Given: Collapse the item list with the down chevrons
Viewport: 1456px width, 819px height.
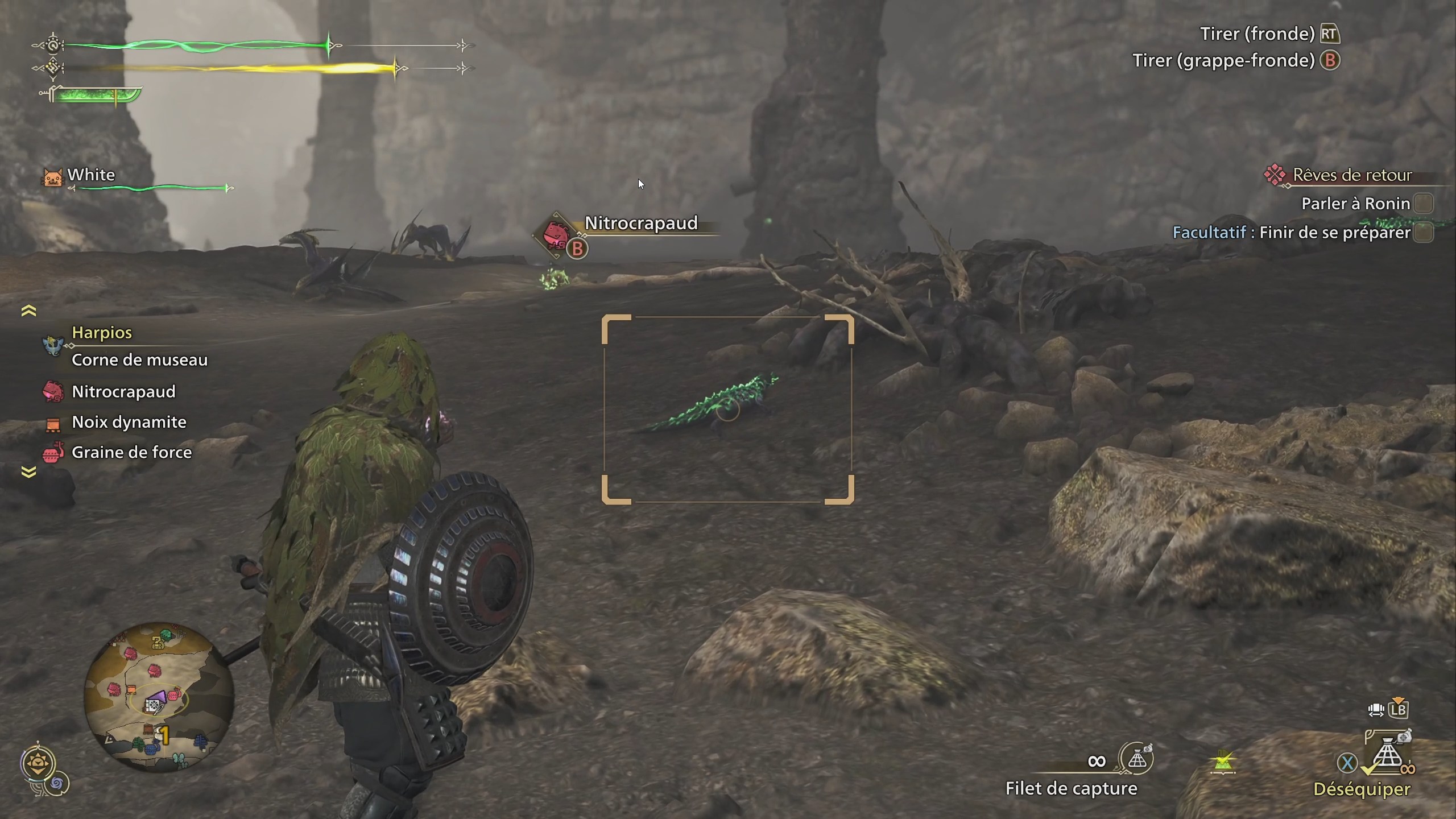Looking at the screenshot, I should (x=28, y=471).
